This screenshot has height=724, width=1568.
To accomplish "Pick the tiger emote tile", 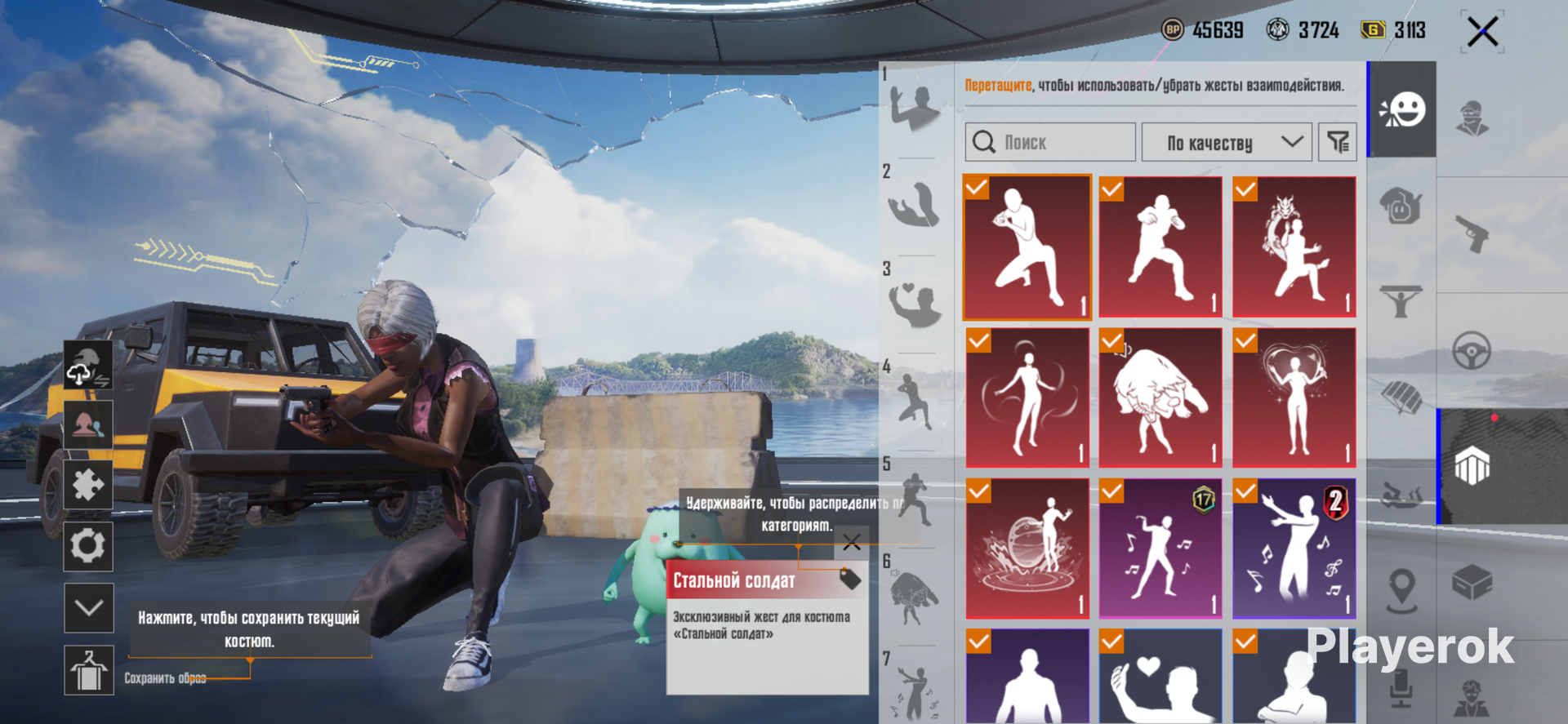I will (x=1160, y=398).
